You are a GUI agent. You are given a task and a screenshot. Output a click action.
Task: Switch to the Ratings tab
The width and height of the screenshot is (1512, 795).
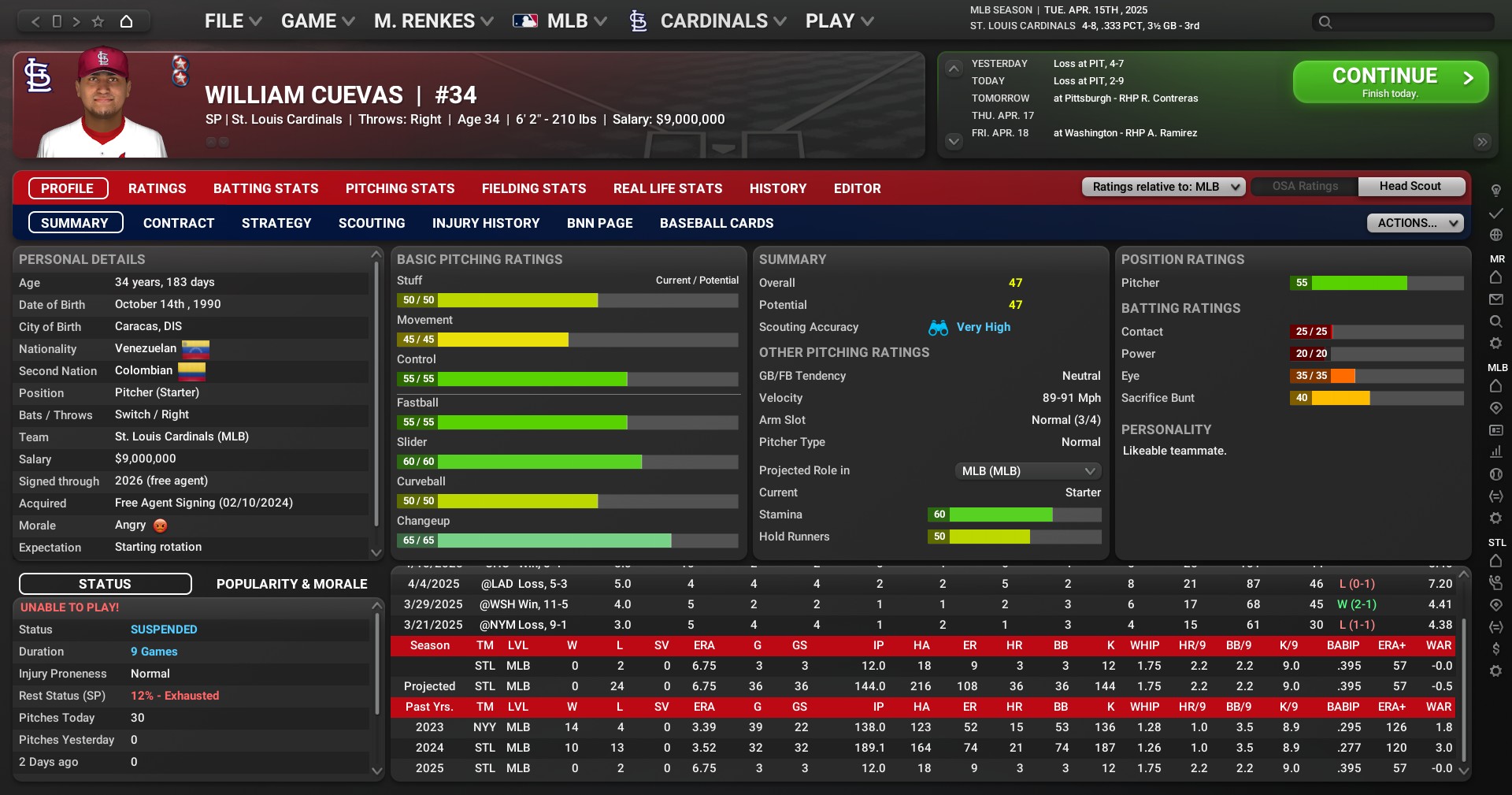coord(157,188)
